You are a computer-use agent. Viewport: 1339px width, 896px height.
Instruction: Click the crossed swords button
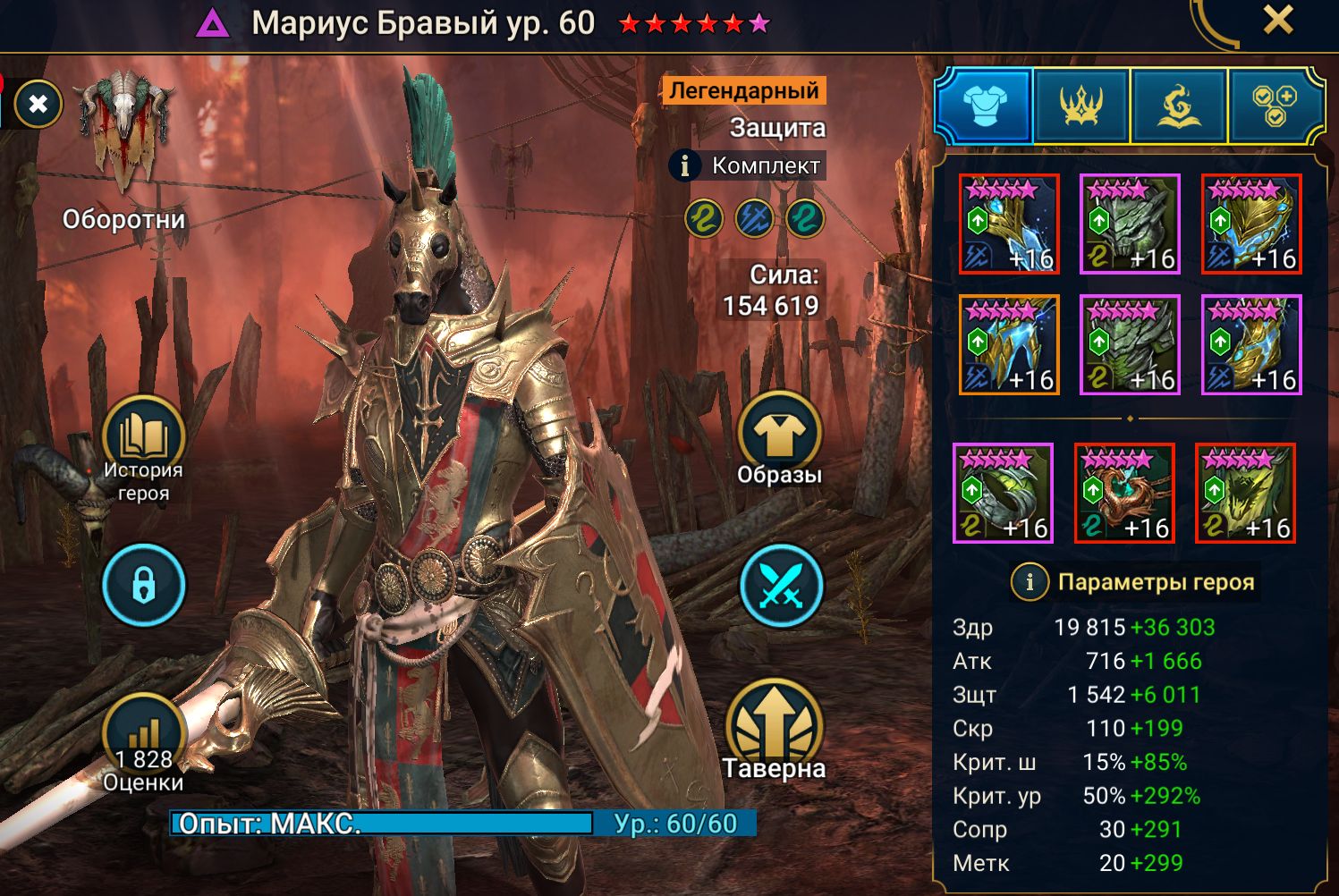[781, 586]
